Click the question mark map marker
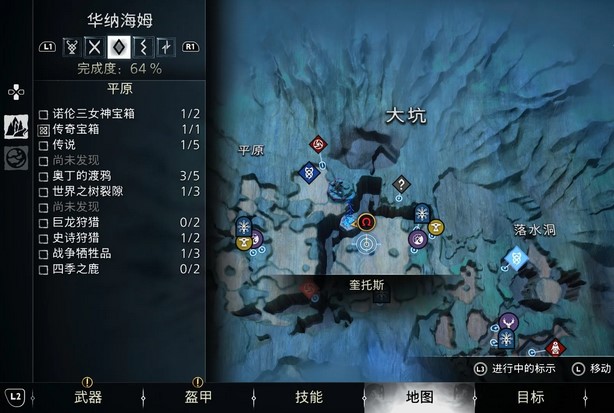 (x=401, y=184)
